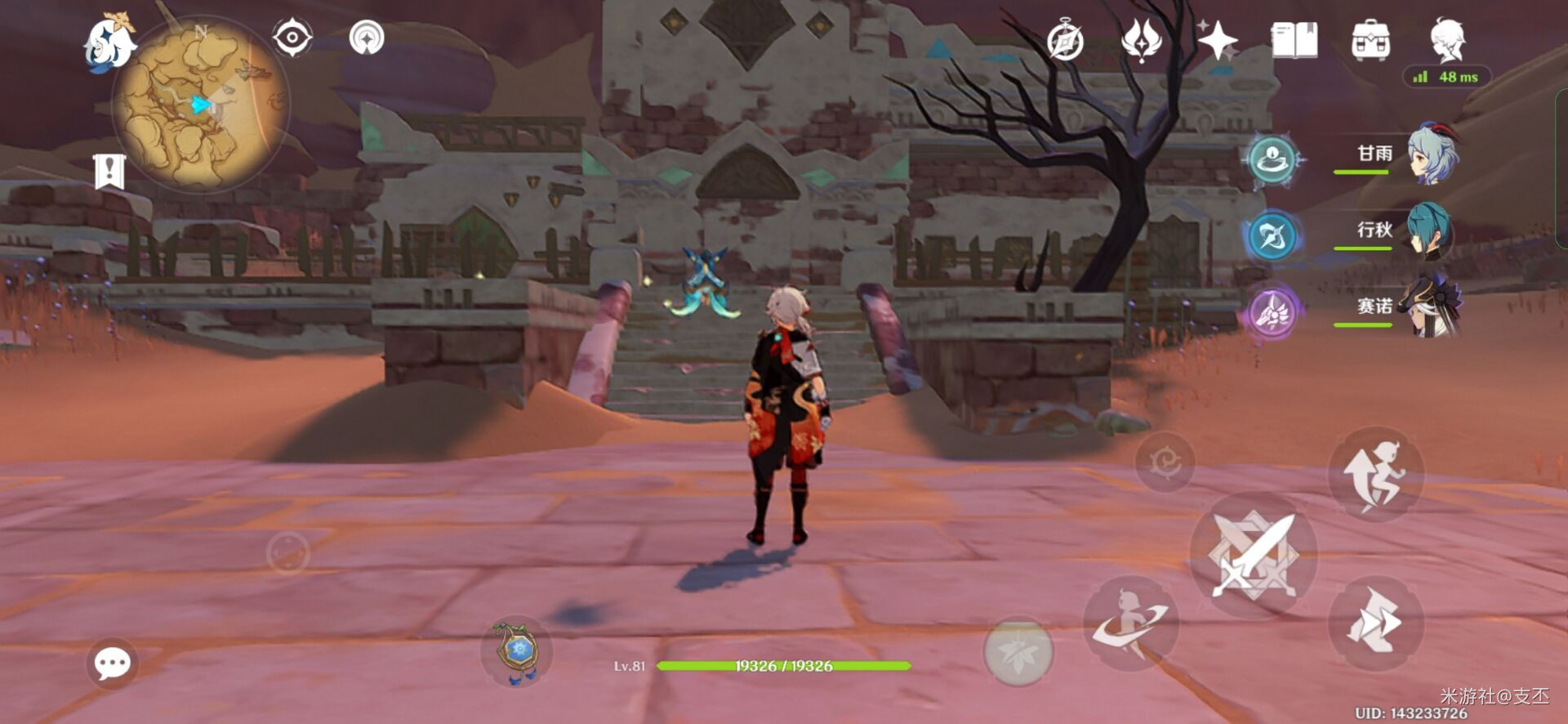The width and height of the screenshot is (1568, 724).
Task: Open the chat speech bubble
Action: (x=112, y=663)
